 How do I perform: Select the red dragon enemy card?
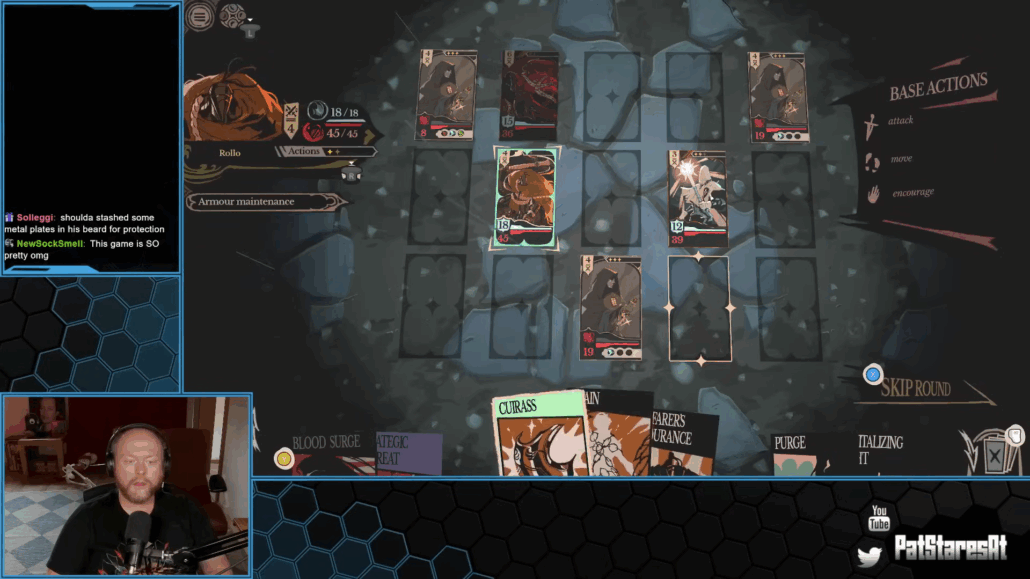pyautogui.click(x=530, y=96)
